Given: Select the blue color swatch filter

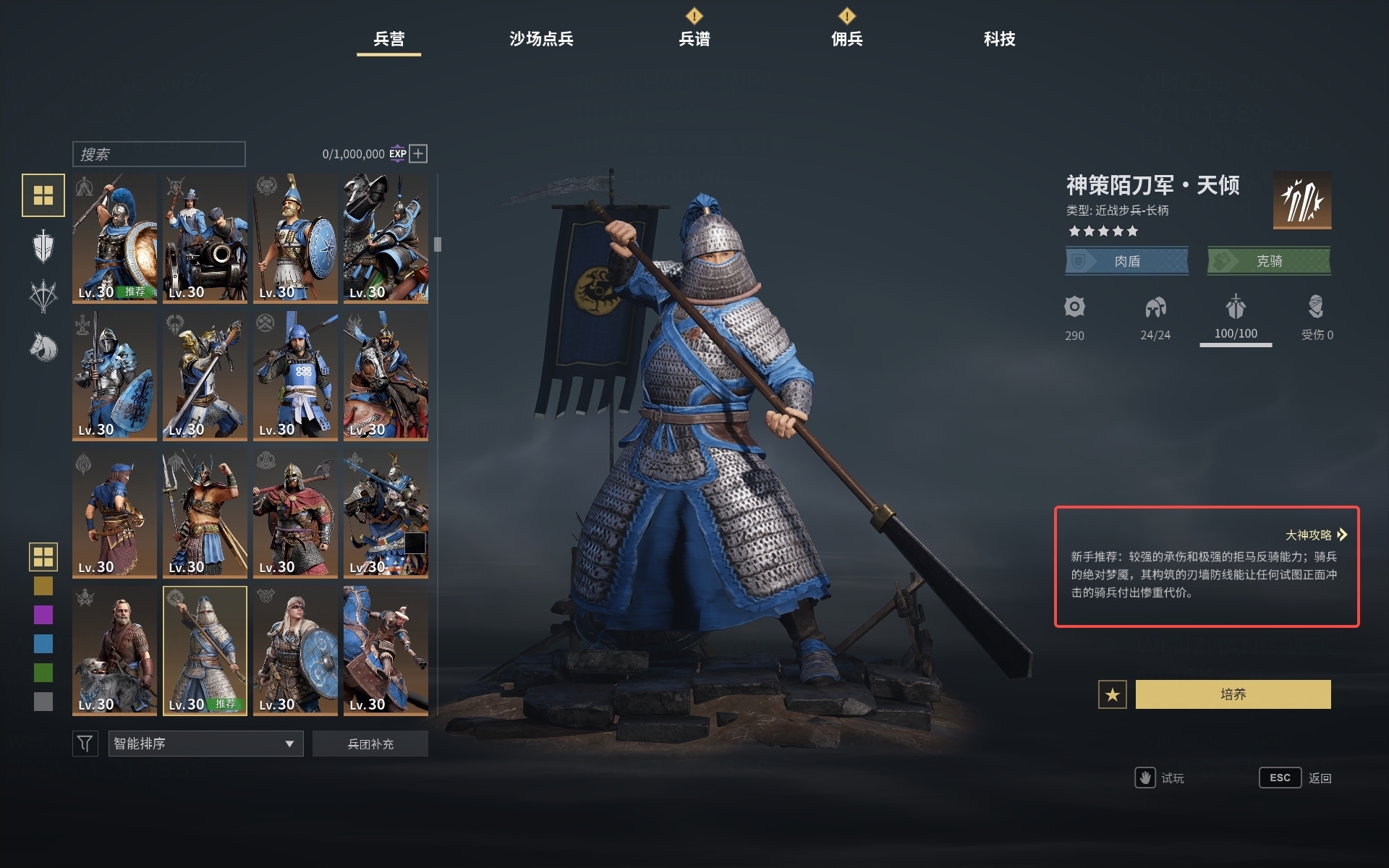Looking at the screenshot, I should coord(43,642).
